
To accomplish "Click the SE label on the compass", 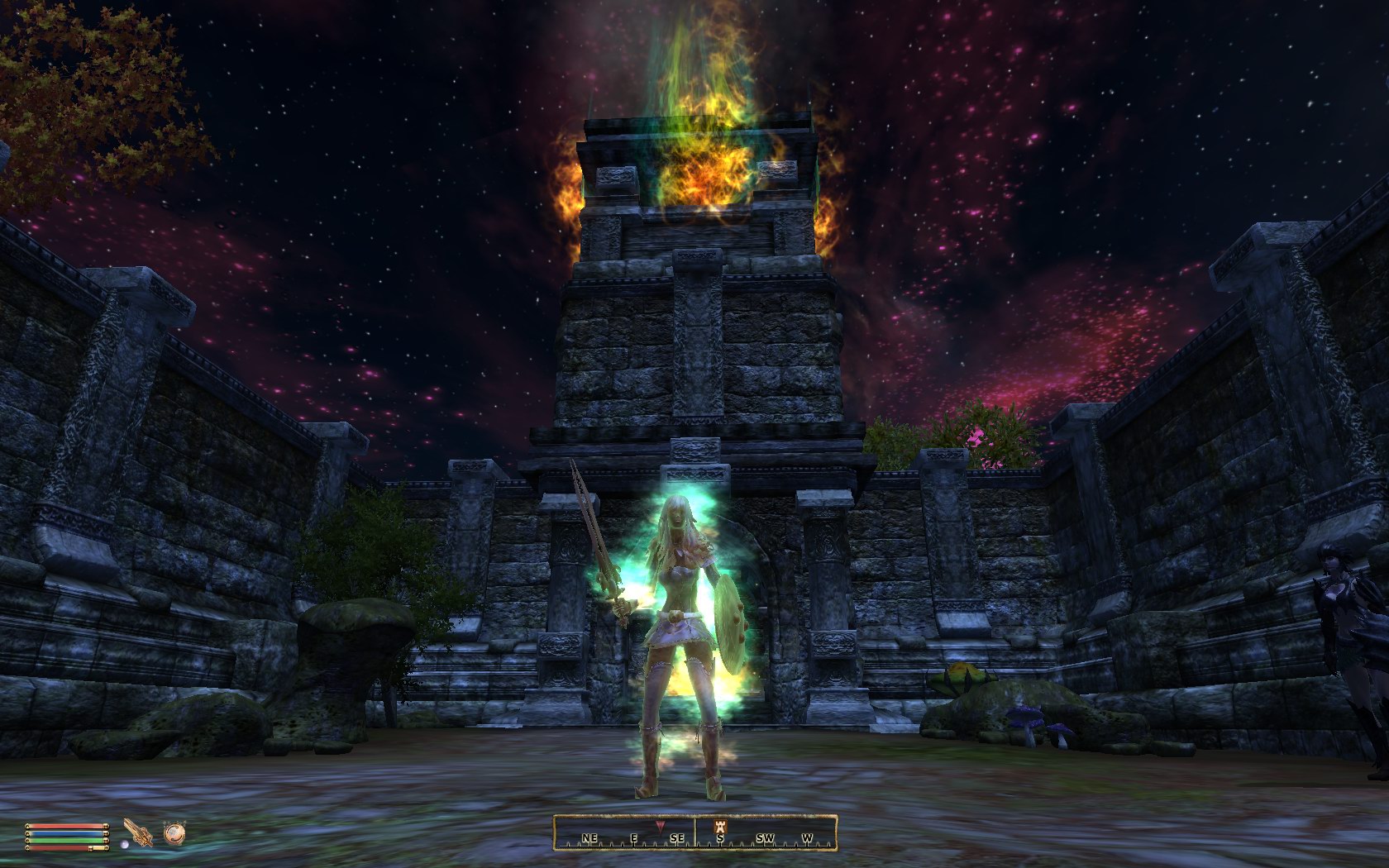I will click(x=677, y=837).
